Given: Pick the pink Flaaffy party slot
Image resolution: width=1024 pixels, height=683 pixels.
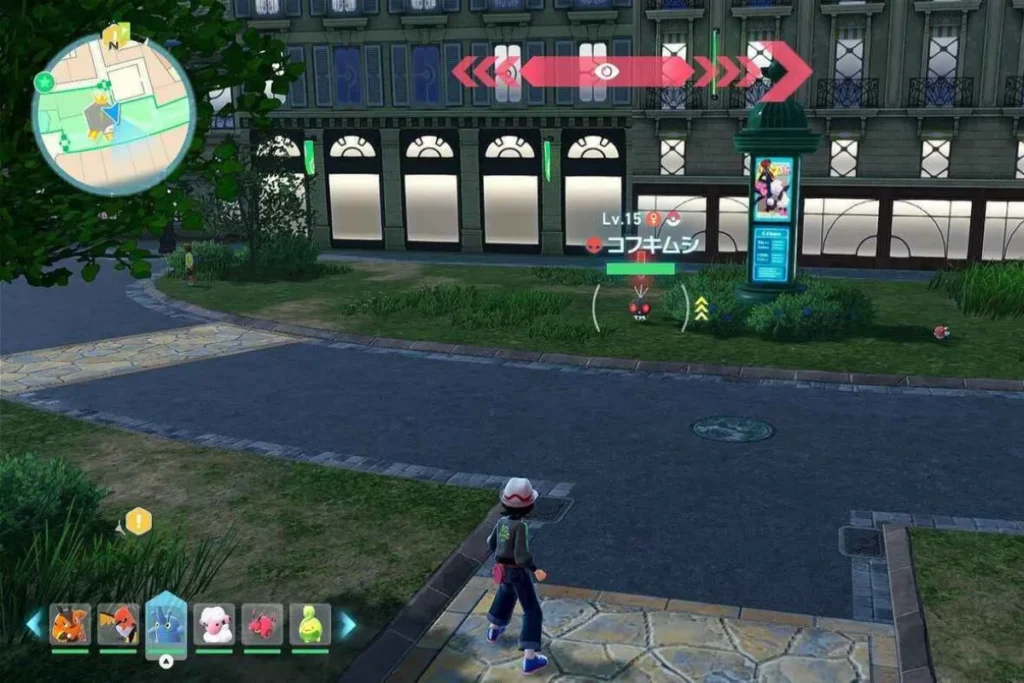Looking at the screenshot, I should (x=214, y=625).
